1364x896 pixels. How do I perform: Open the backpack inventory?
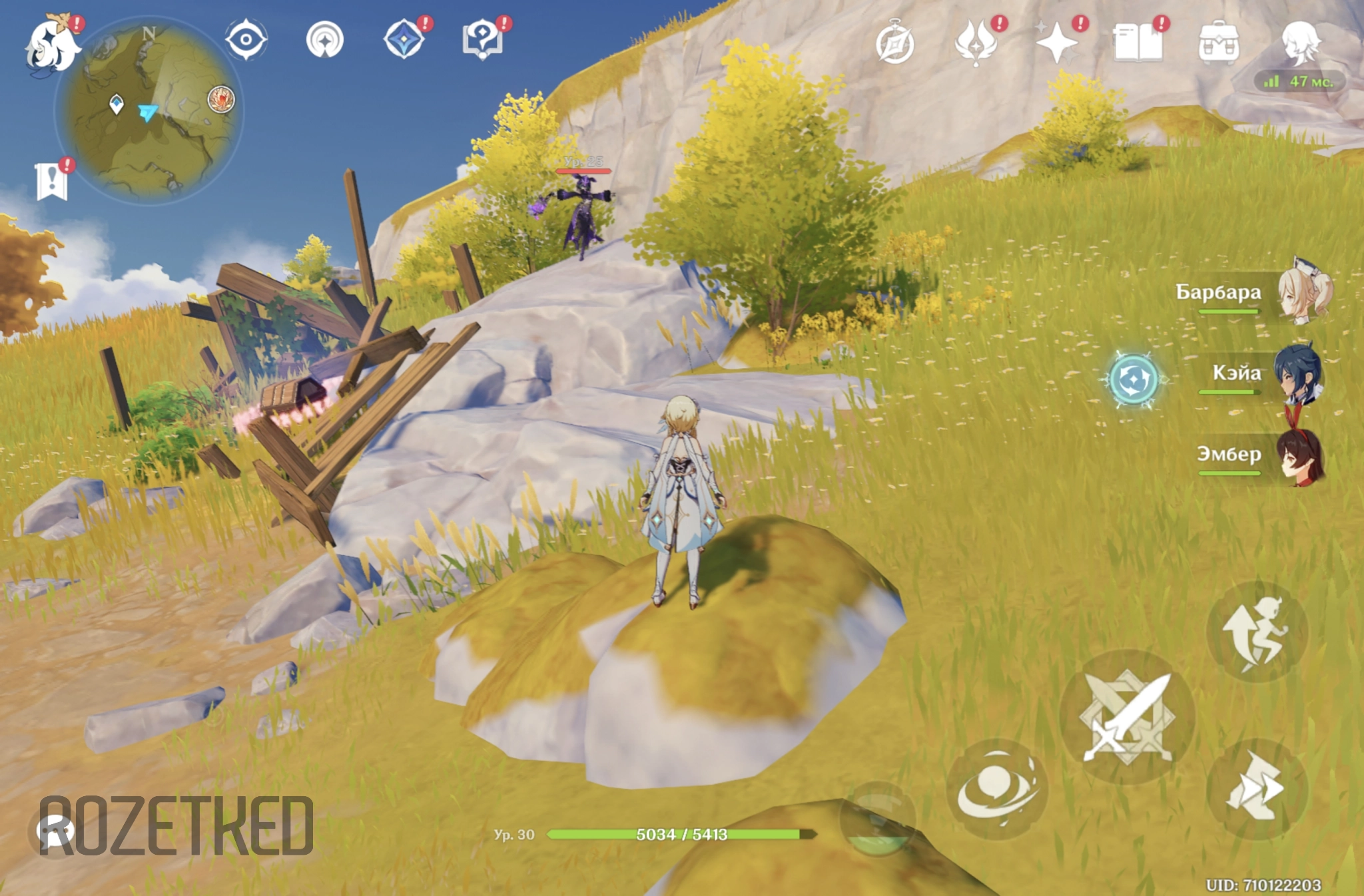(x=1218, y=44)
